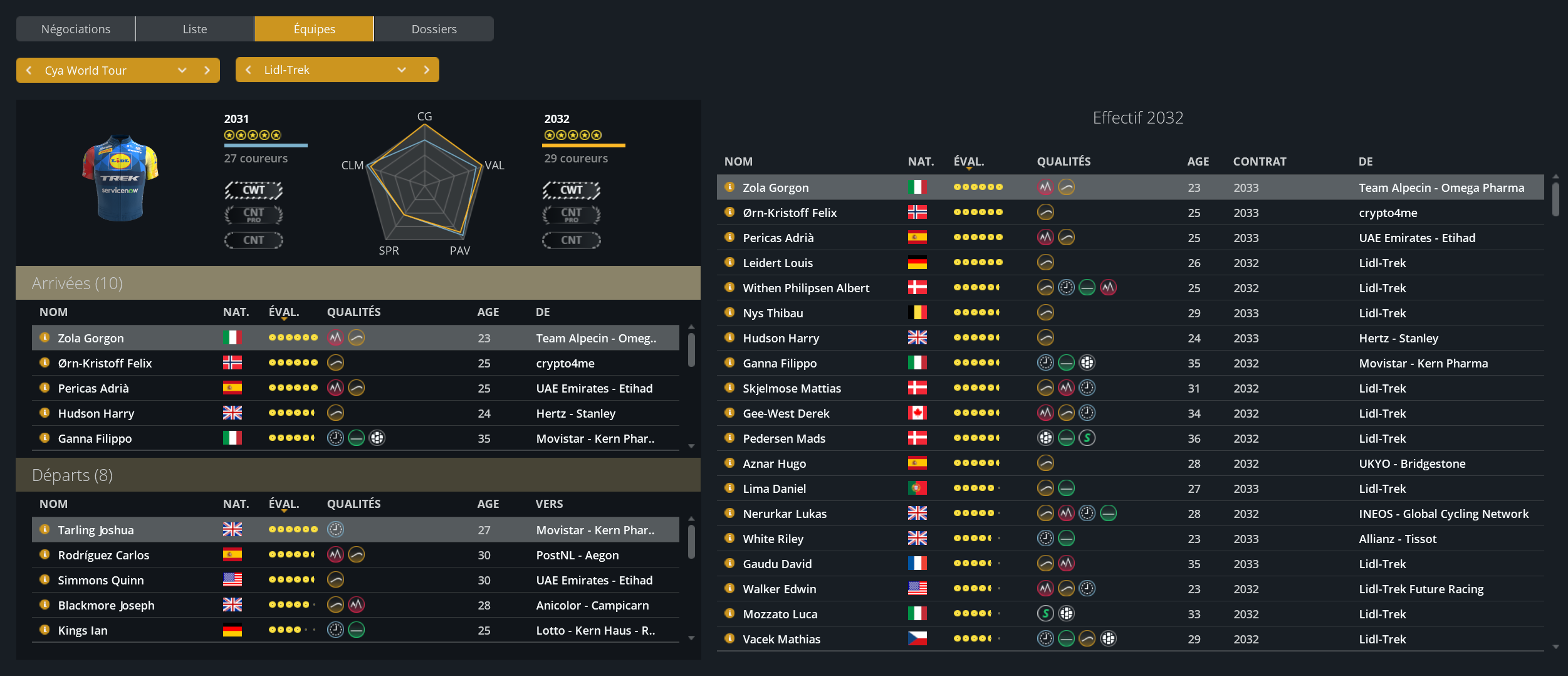
Task: Sort the roster by the NAT. column
Action: click(x=920, y=161)
